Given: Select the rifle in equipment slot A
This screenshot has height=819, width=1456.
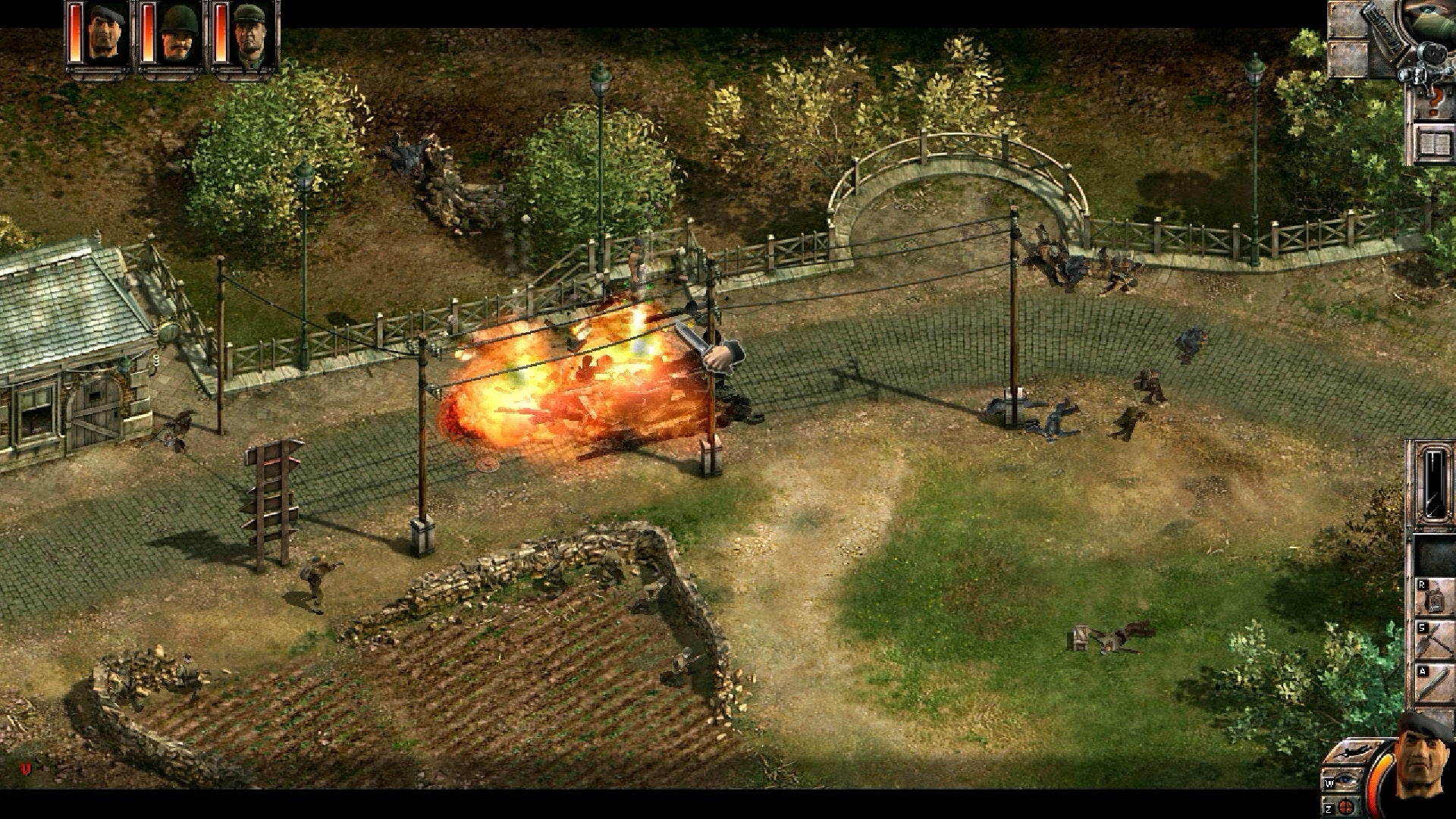Looking at the screenshot, I should (1434, 682).
